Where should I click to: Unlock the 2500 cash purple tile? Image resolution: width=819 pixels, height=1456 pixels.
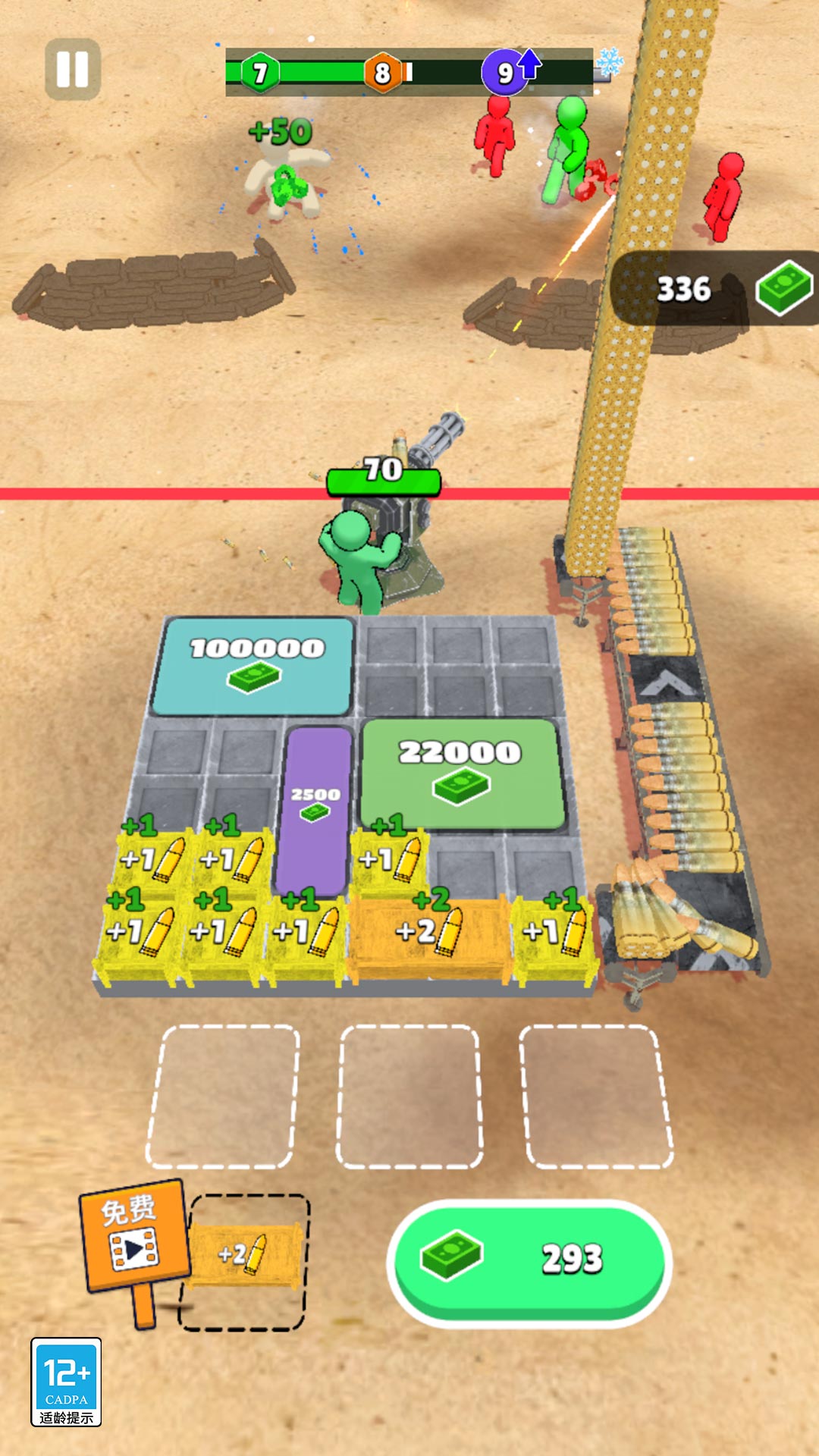[315, 808]
